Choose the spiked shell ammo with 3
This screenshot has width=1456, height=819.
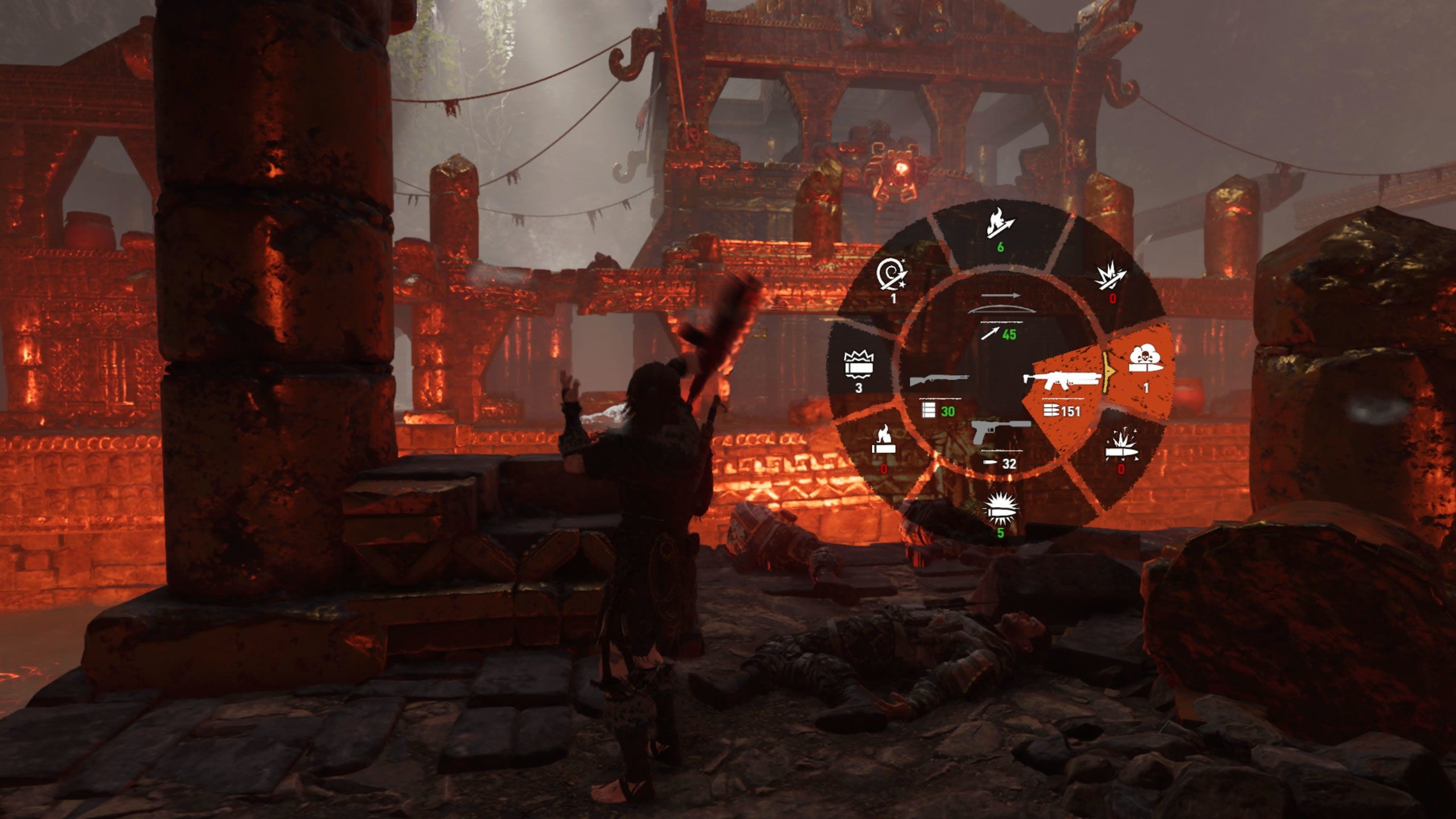[x=859, y=369]
